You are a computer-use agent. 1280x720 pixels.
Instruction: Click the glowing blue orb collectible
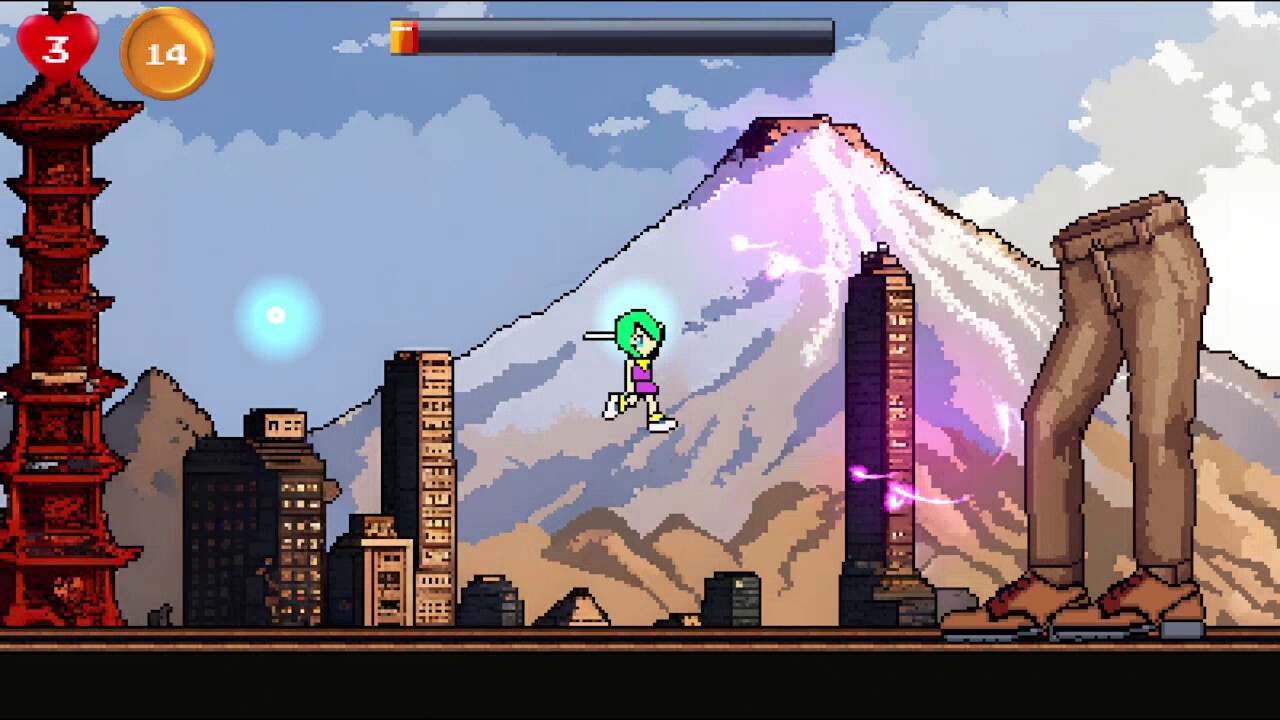(x=277, y=315)
